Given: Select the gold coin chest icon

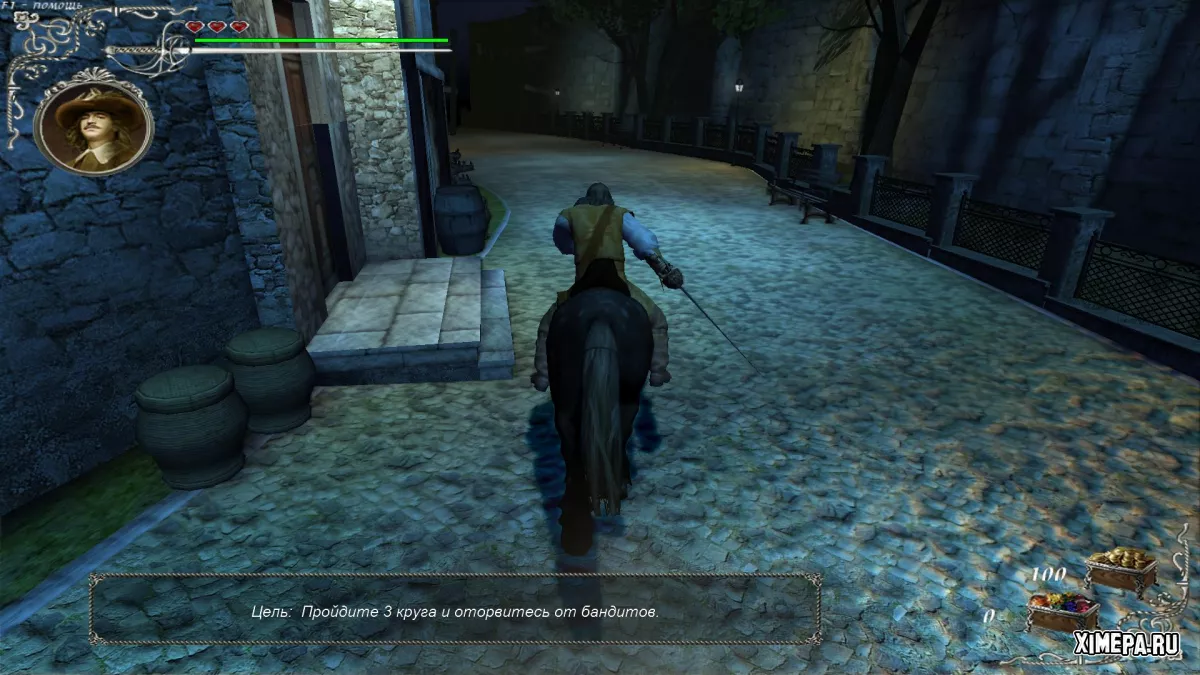Looking at the screenshot, I should (x=1120, y=570).
